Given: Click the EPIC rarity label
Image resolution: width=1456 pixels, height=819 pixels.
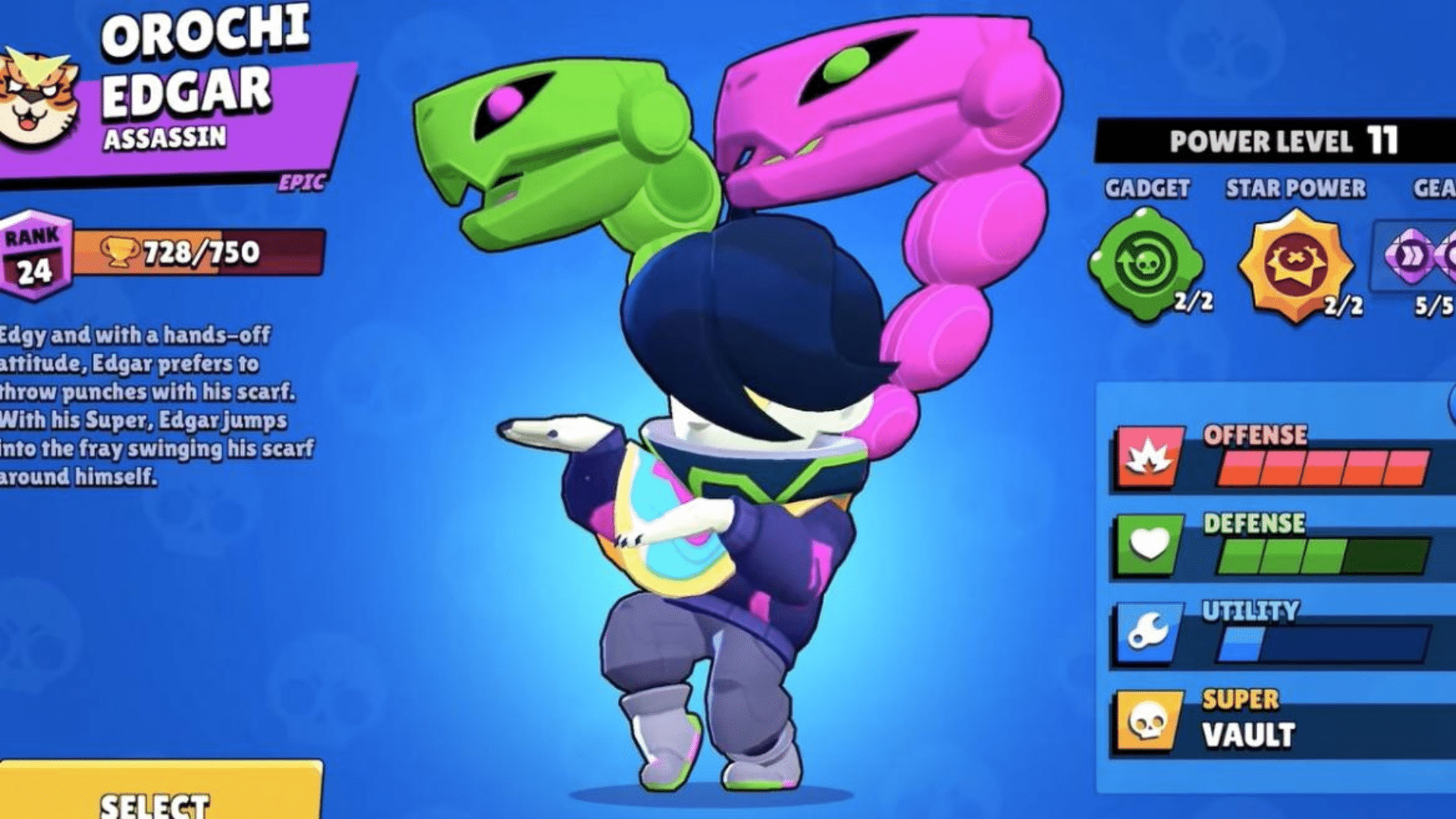Looking at the screenshot, I should (x=302, y=182).
